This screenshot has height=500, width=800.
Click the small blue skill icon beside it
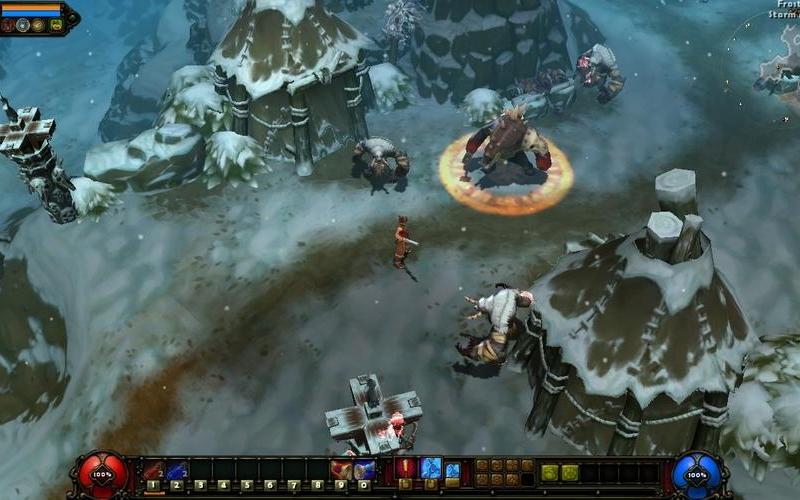[x=453, y=469]
